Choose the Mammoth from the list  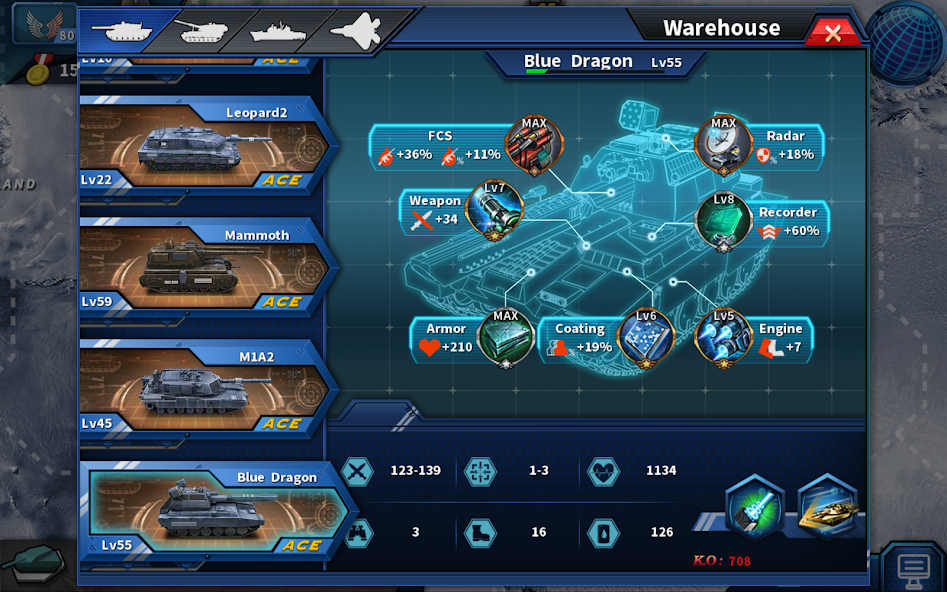point(205,268)
